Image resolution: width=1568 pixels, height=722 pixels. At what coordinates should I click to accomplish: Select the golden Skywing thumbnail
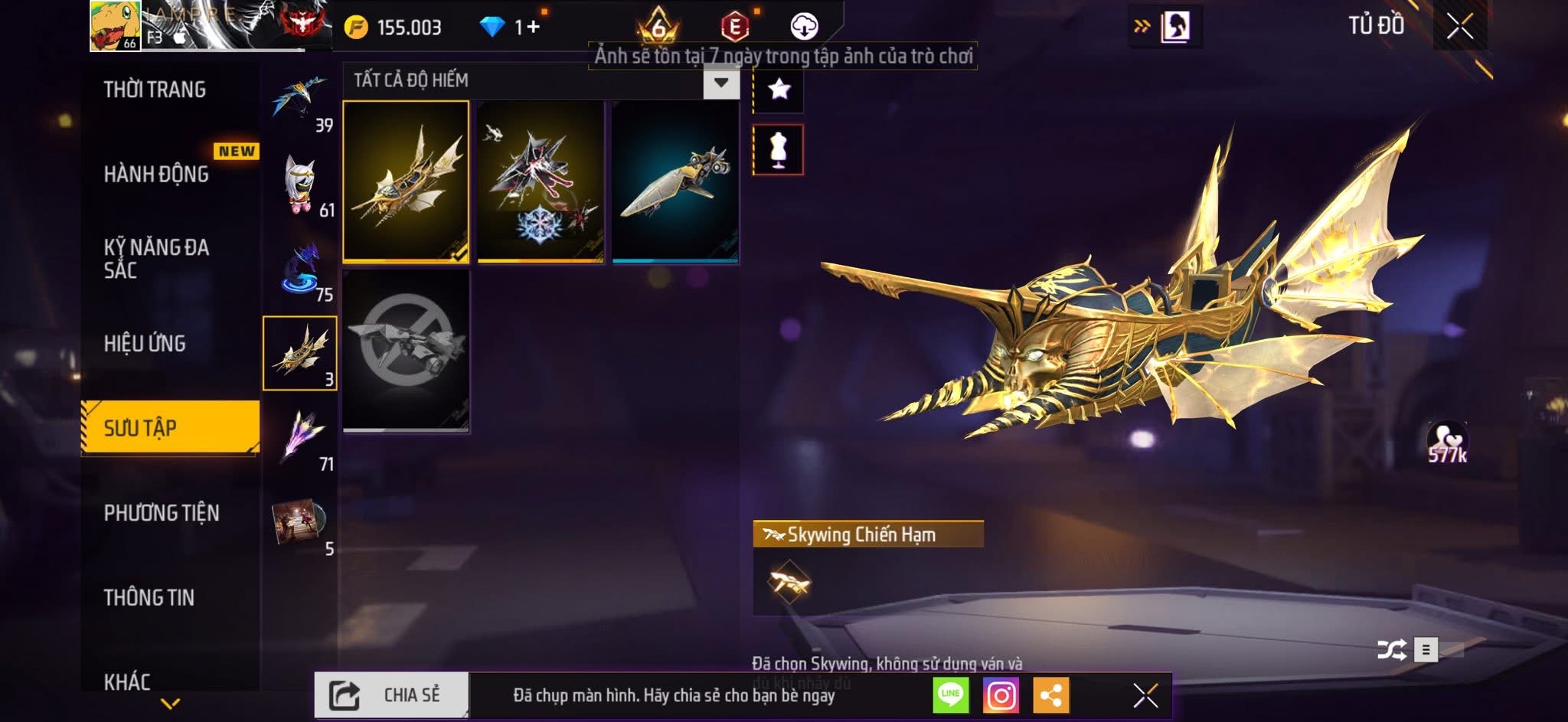pos(406,181)
